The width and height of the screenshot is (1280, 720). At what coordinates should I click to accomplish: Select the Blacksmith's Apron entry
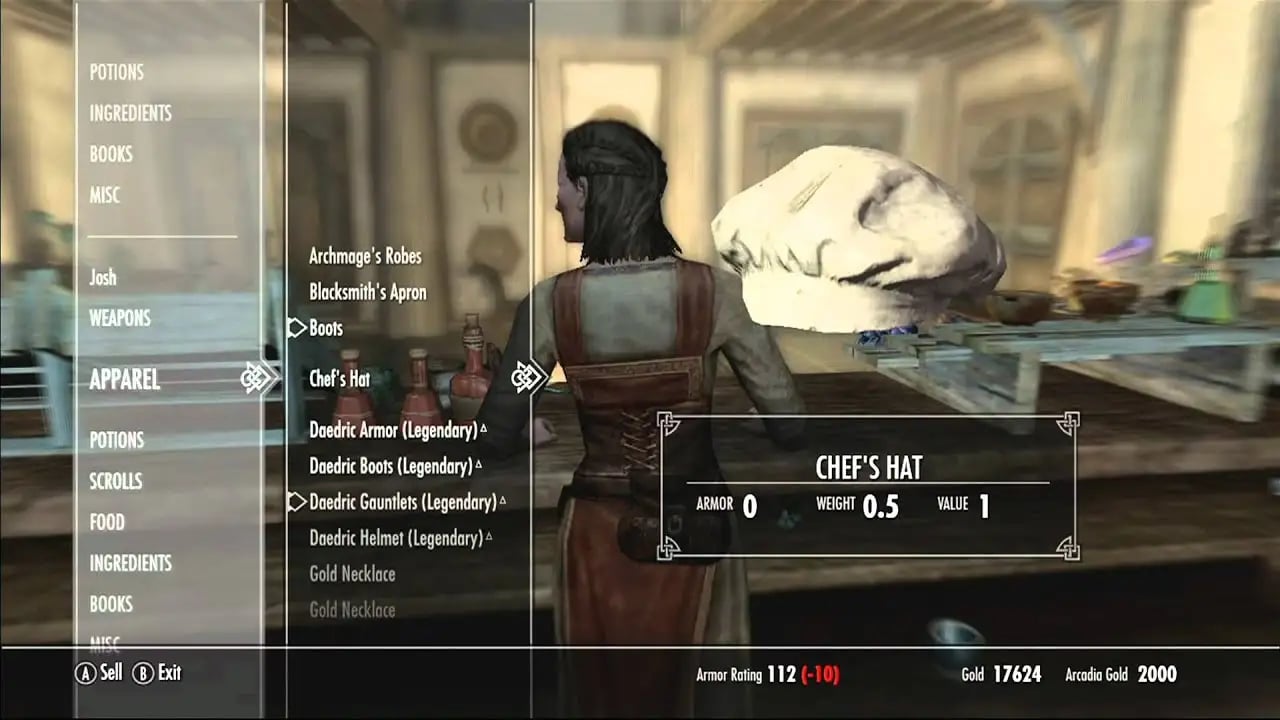(x=368, y=292)
